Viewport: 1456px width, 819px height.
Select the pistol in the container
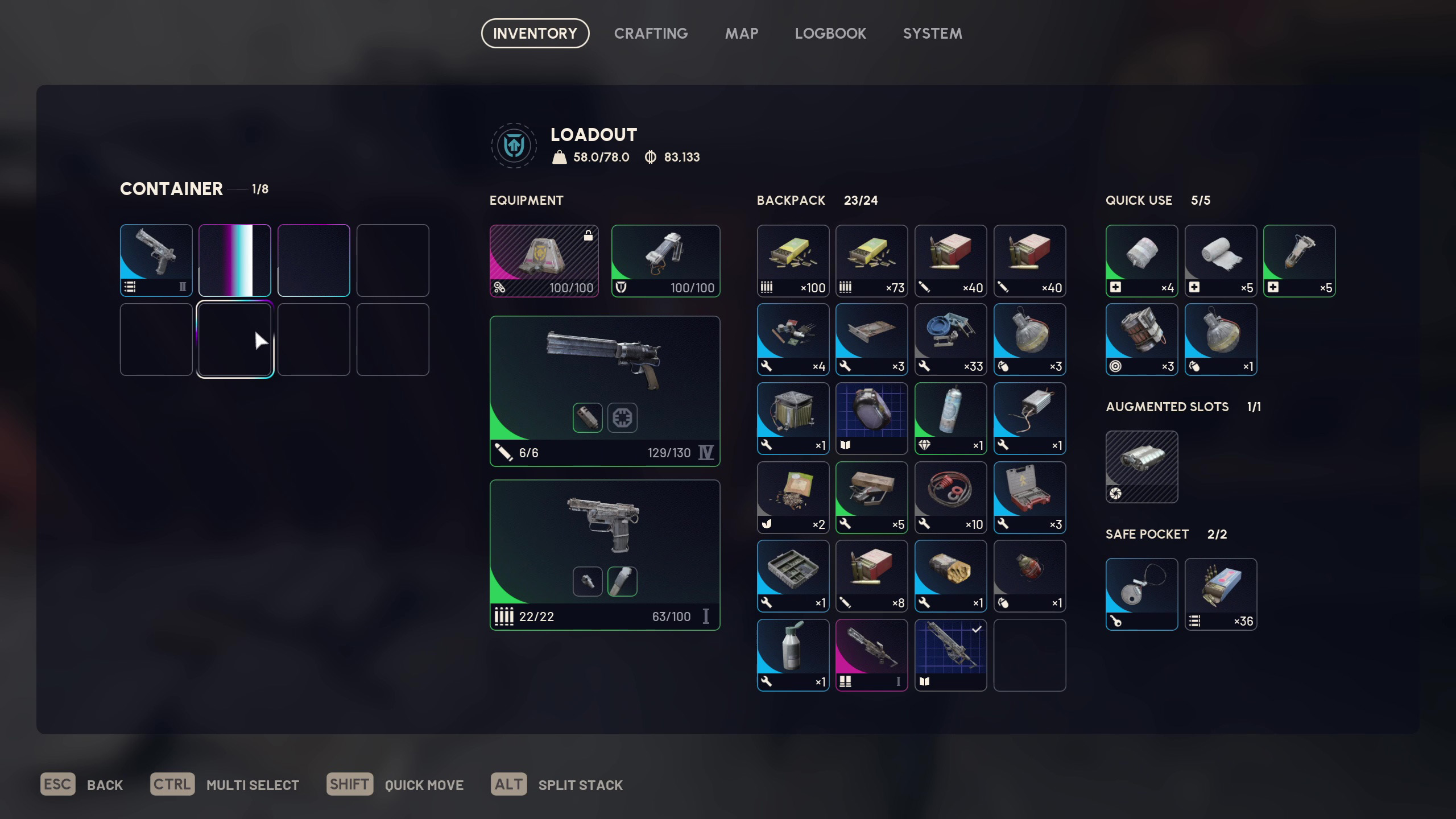[x=156, y=260]
